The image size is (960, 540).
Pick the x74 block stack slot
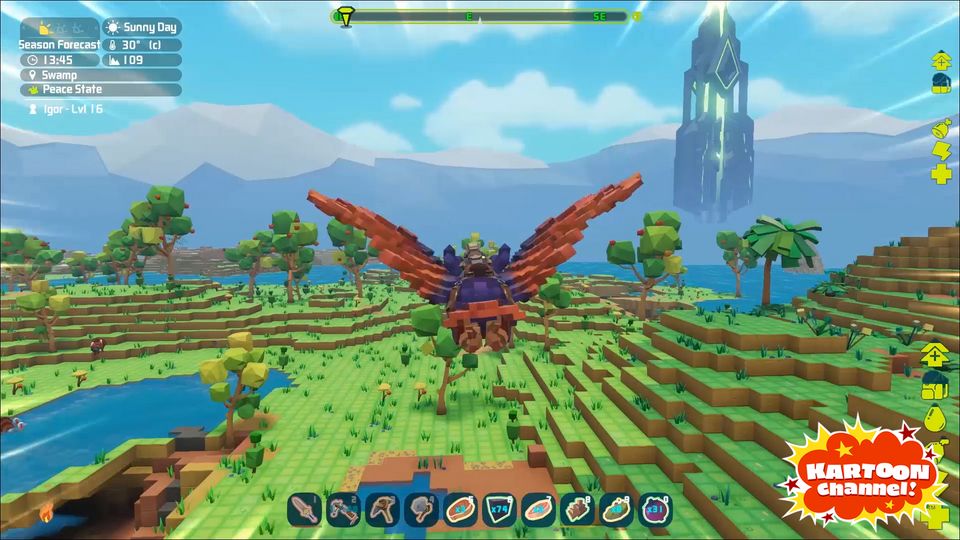click(x=499, y=510)
